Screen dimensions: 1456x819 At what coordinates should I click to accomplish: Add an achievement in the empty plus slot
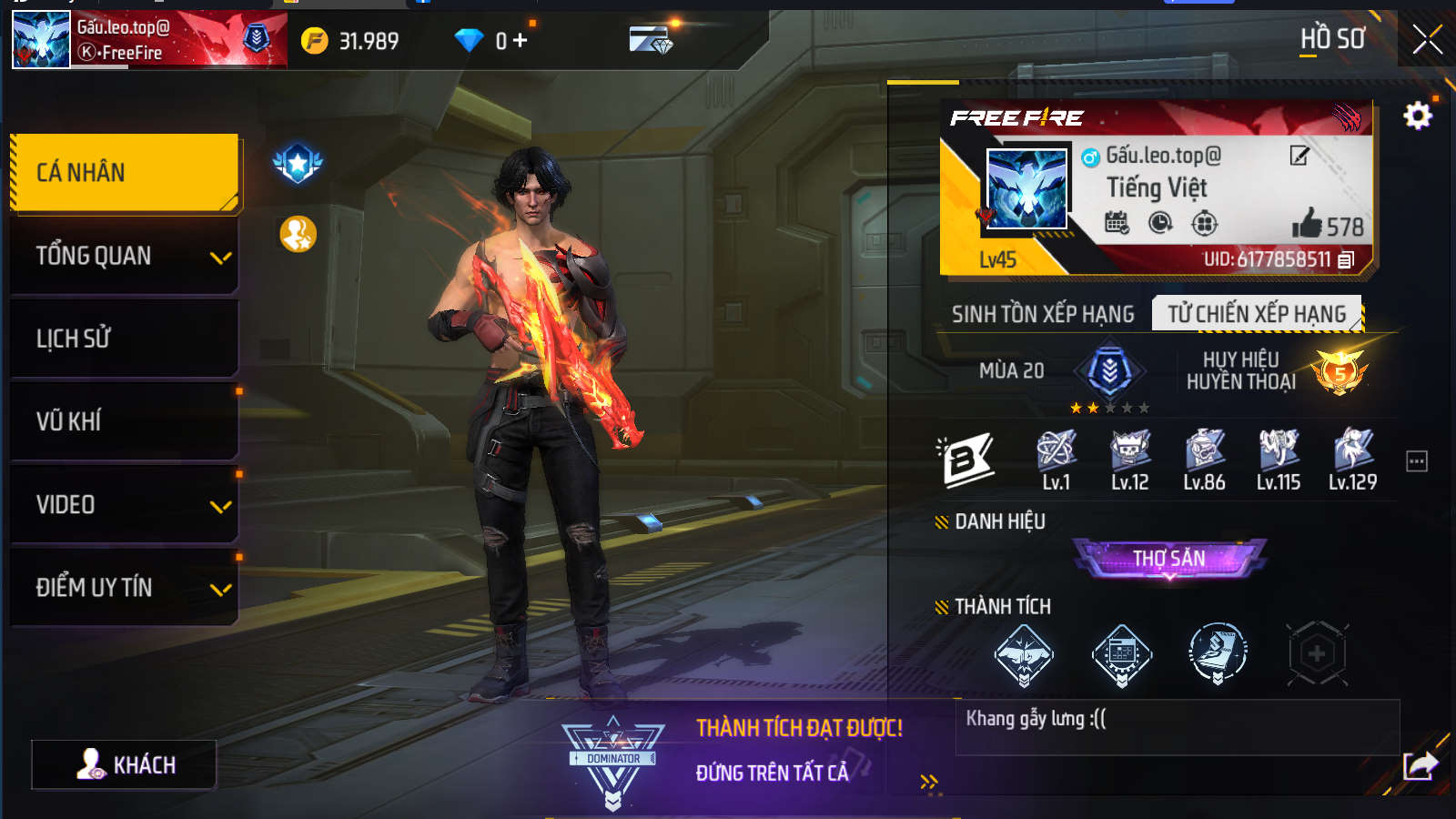click(x=1316, y=653)
